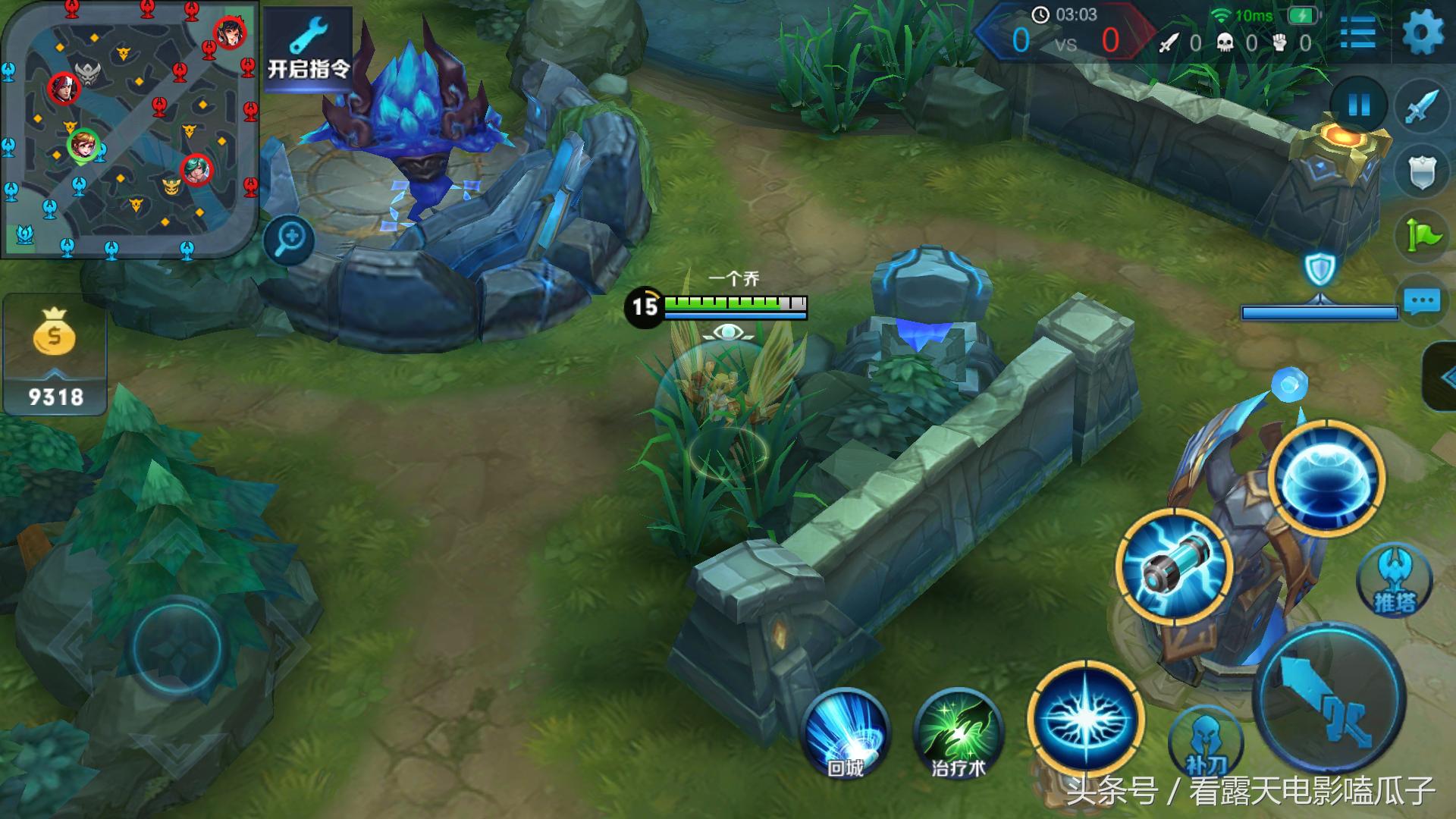This screenshot has height=819, width=1456.
Task: Pause the game
Action: [1358, 105]
